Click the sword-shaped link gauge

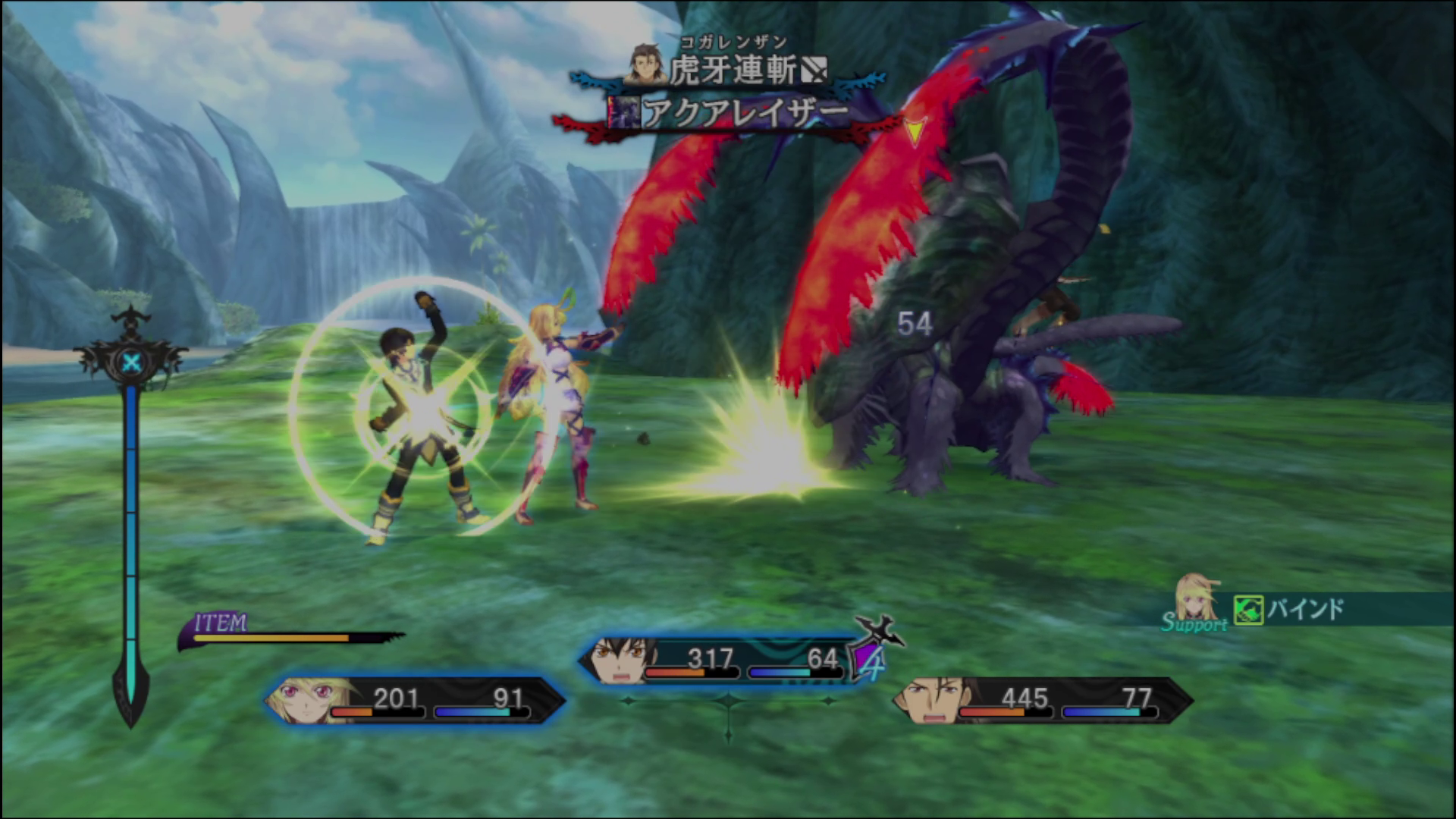131,523
